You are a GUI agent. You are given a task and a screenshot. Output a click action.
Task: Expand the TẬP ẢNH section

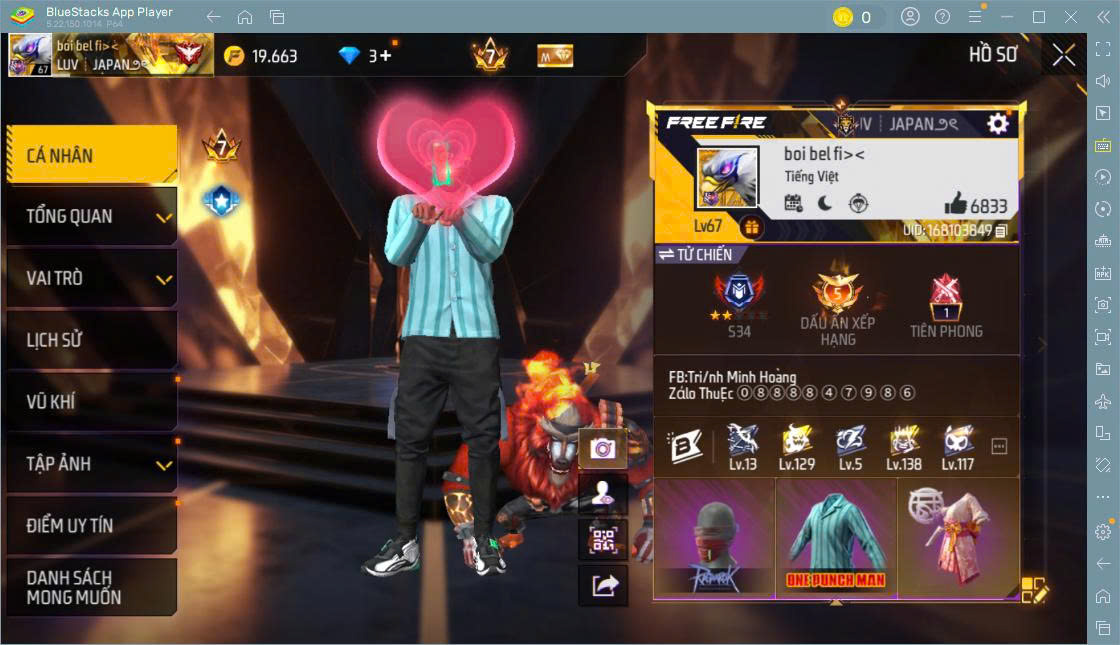pyautogui.click(x=91, y=464)
